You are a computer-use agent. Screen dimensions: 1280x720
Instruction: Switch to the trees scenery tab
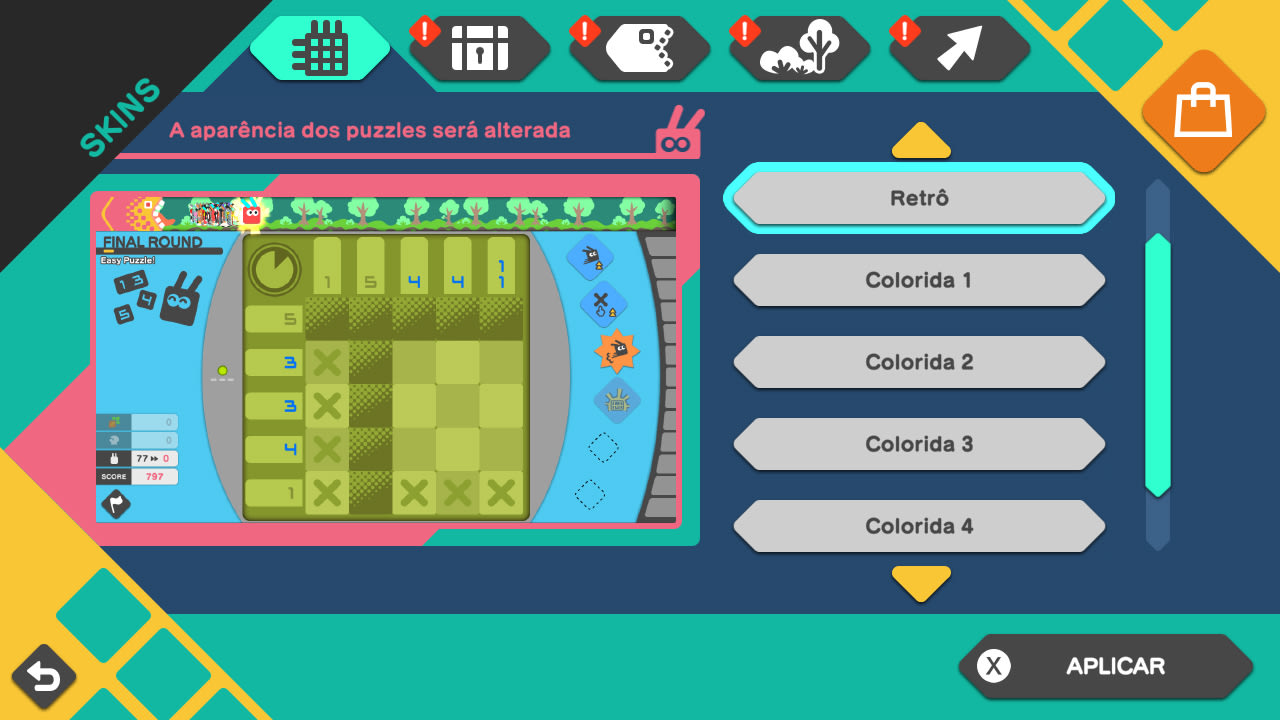tap(798, 46)
